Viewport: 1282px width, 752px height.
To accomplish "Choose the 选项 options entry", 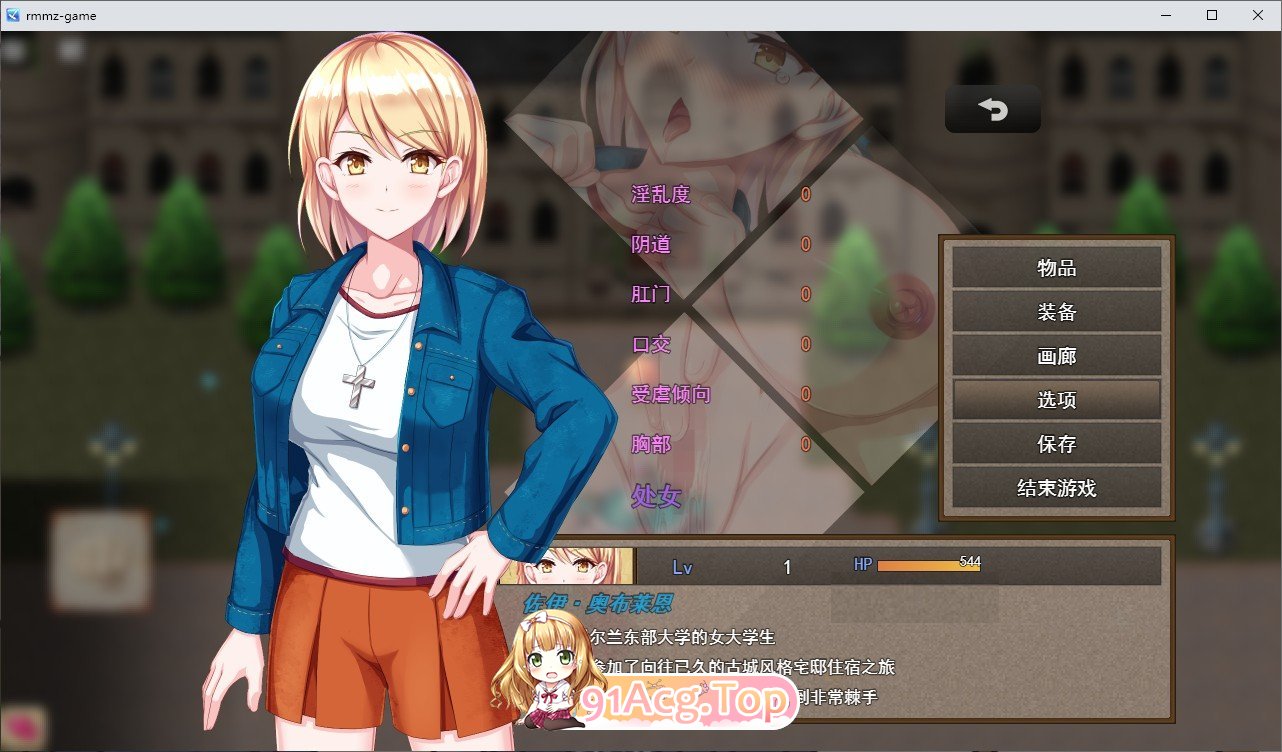I will (1056, 400).
